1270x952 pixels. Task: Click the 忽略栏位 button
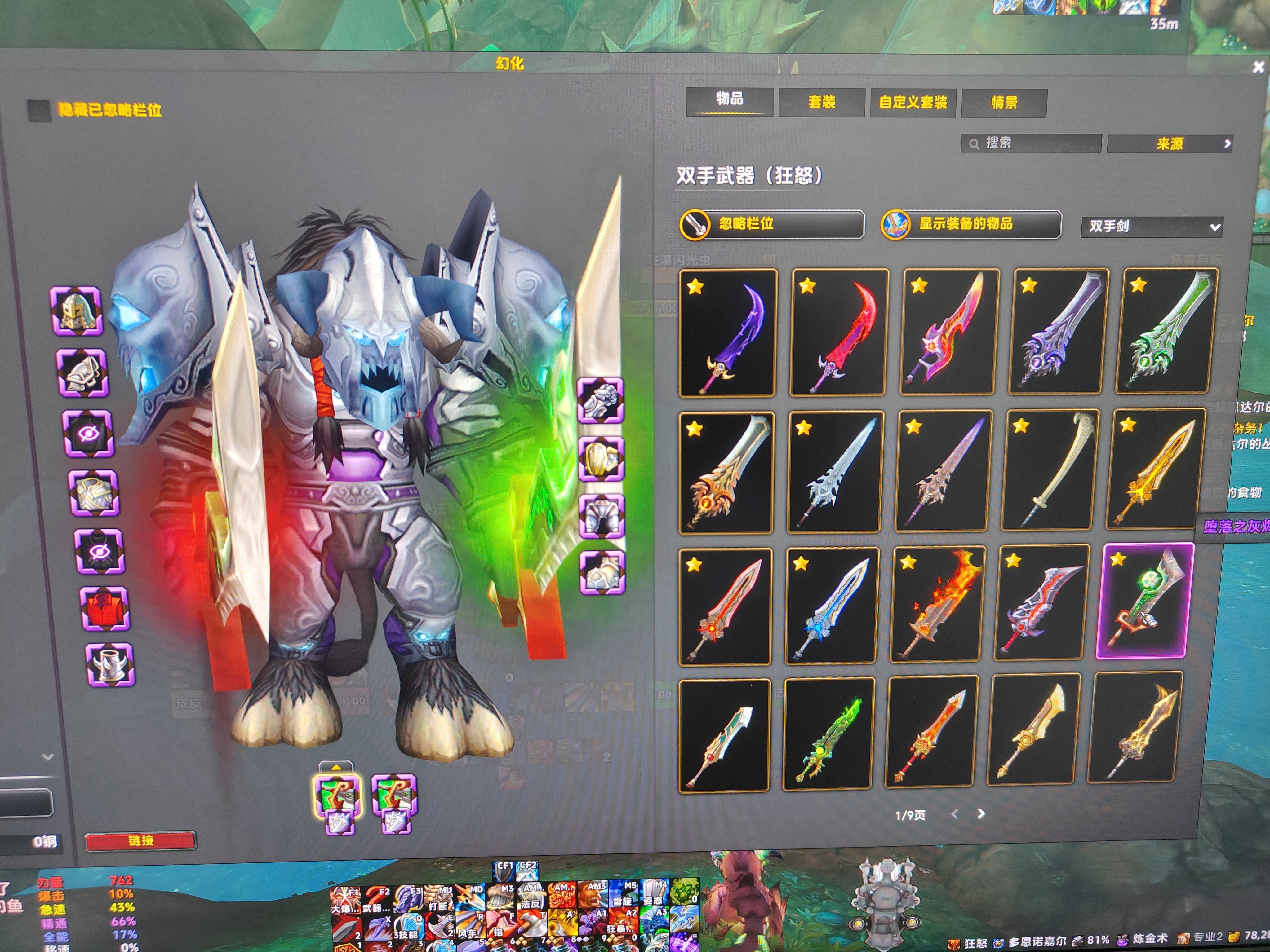[x=771, y=224]
